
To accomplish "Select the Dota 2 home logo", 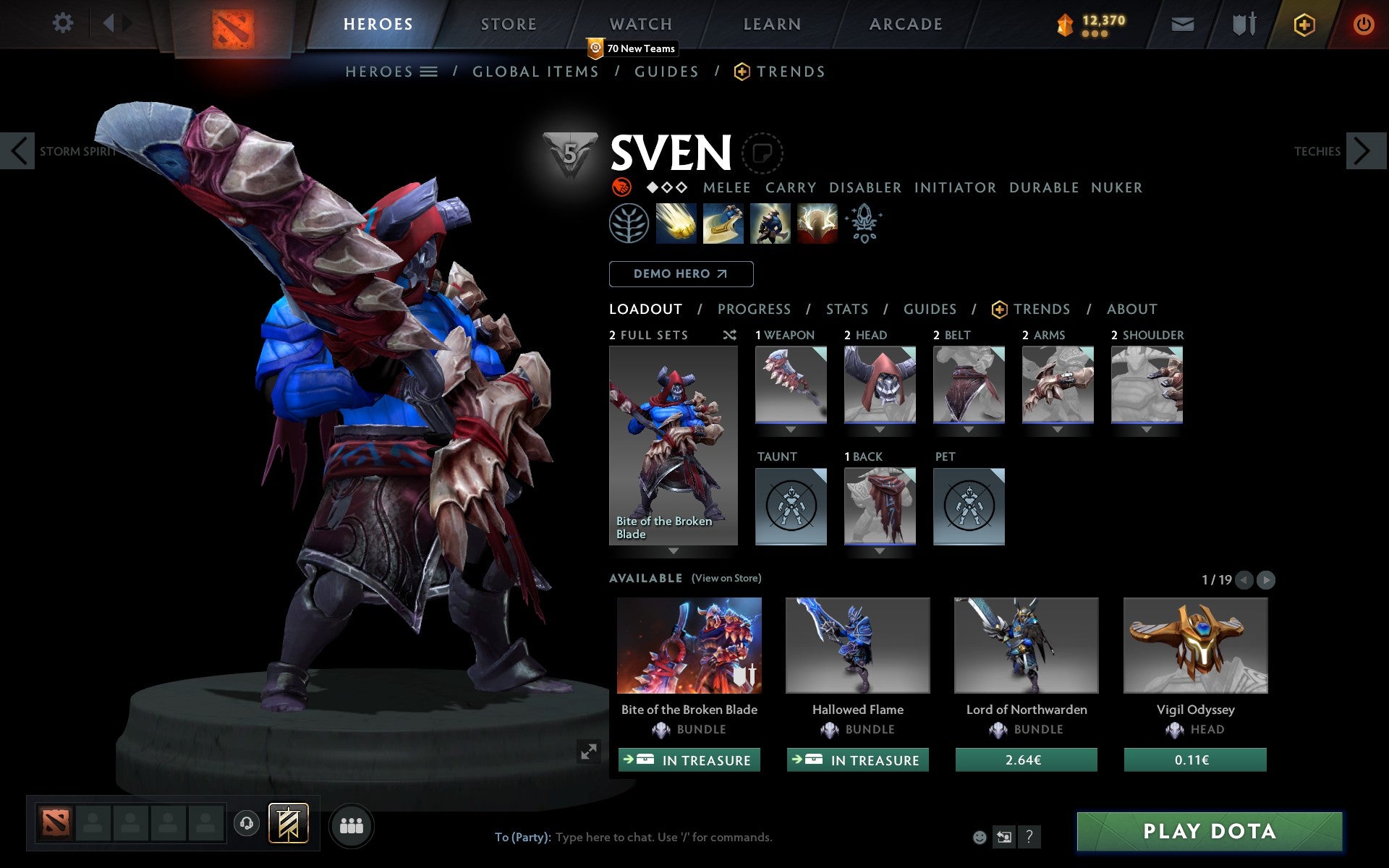I will (233, 24).
